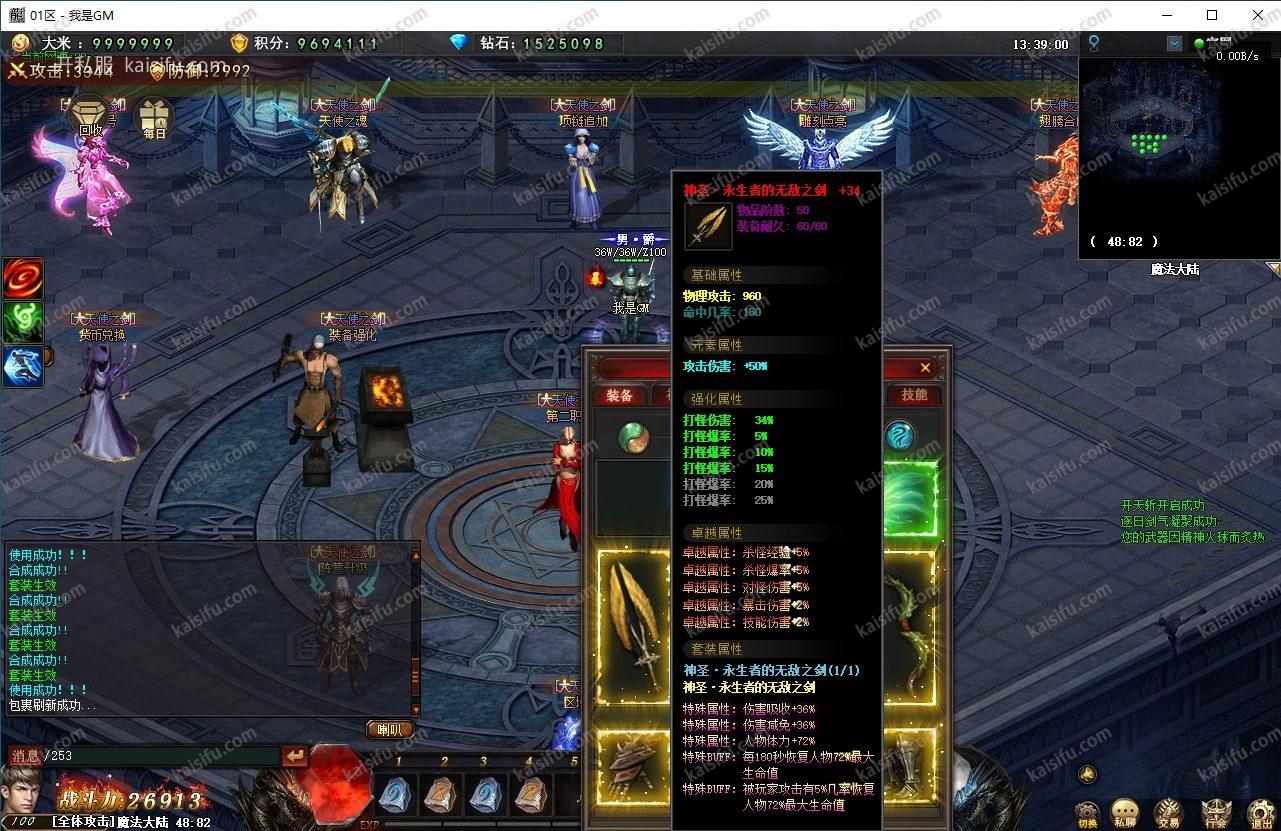Switch to the 装备 equipment tab
Image resolution: width=1281 pixels, height=831 pixels.
coord(619,395)
